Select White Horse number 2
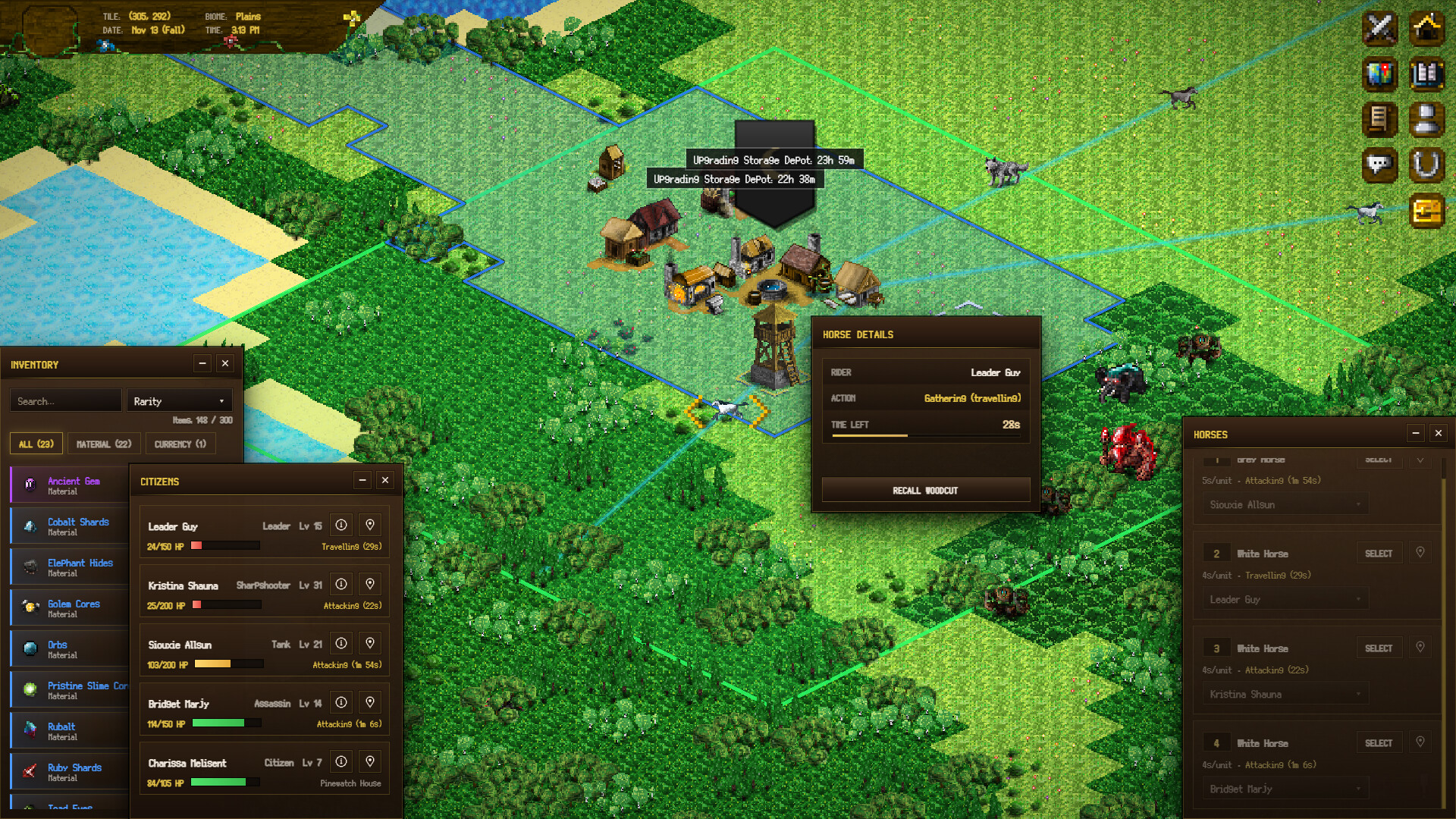The width and height of the screenshot is (1456, 819). (1379, 553)
